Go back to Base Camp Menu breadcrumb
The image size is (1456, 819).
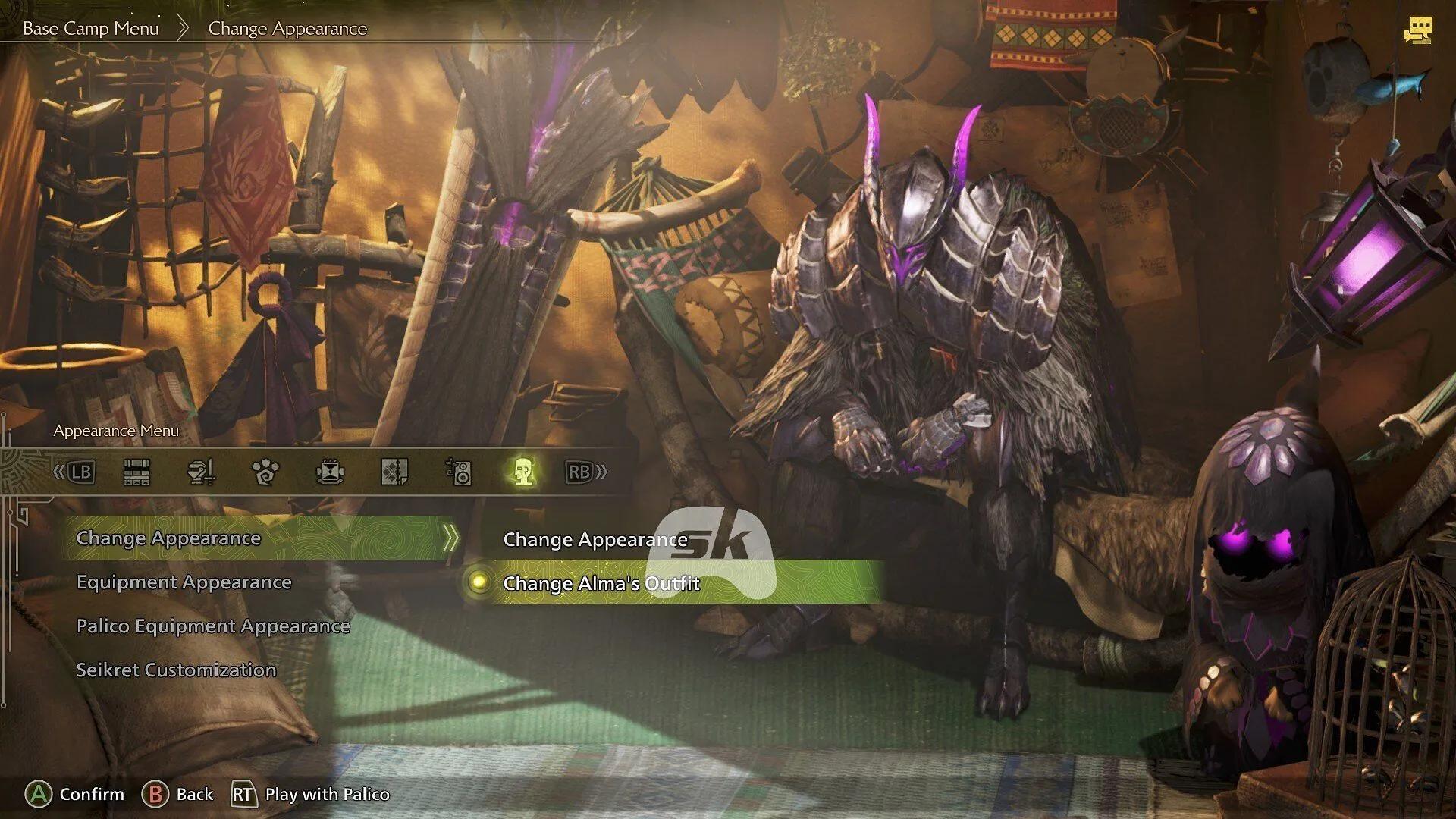click(90, 29)
